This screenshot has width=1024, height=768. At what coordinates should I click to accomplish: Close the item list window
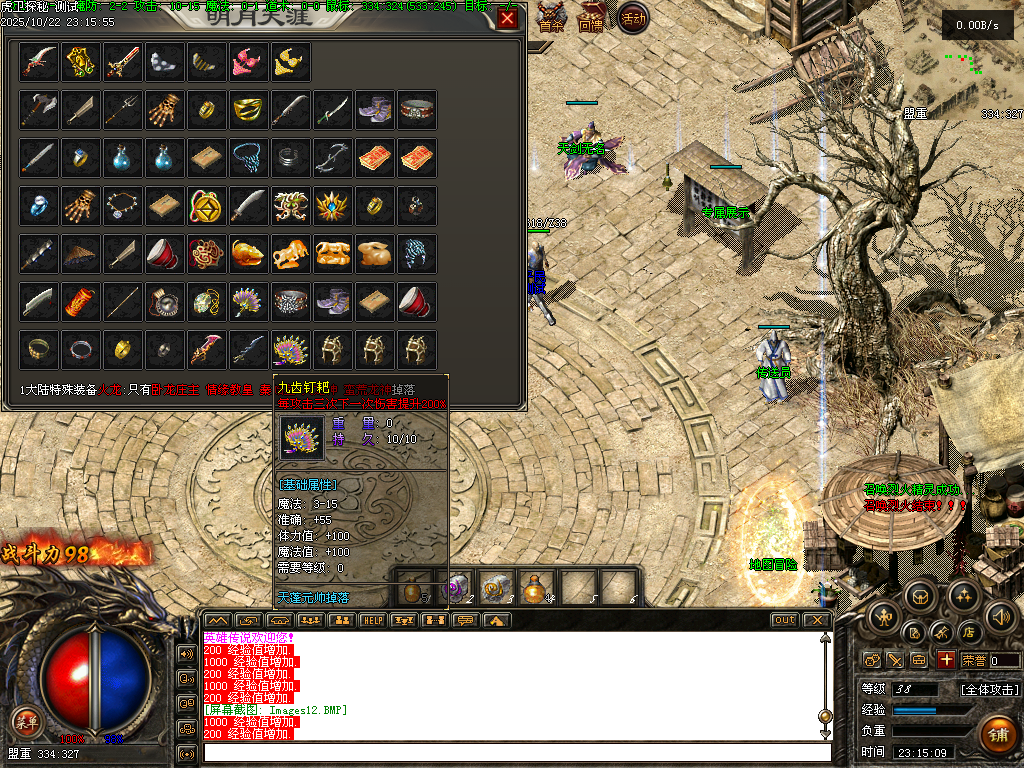coord(508,19)
